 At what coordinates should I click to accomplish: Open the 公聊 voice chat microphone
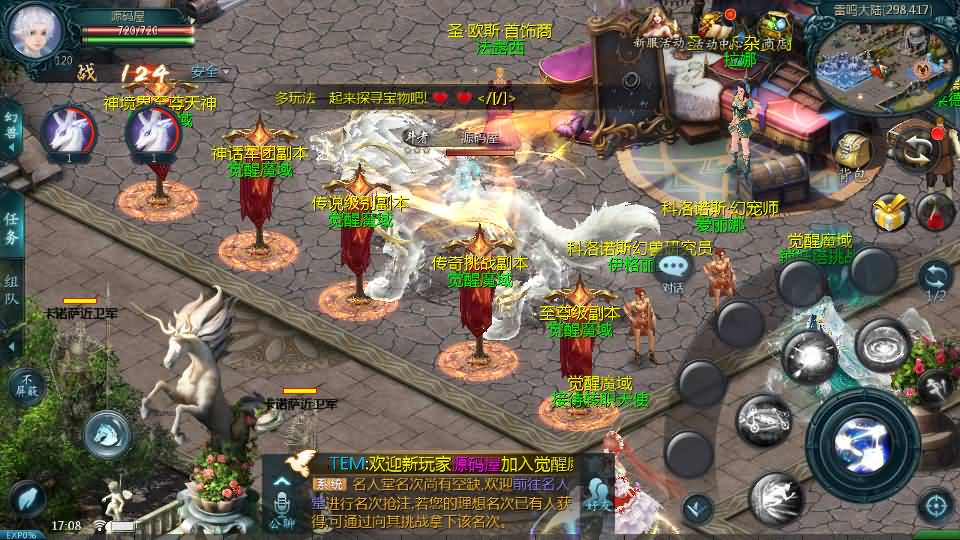pos(282,500)
